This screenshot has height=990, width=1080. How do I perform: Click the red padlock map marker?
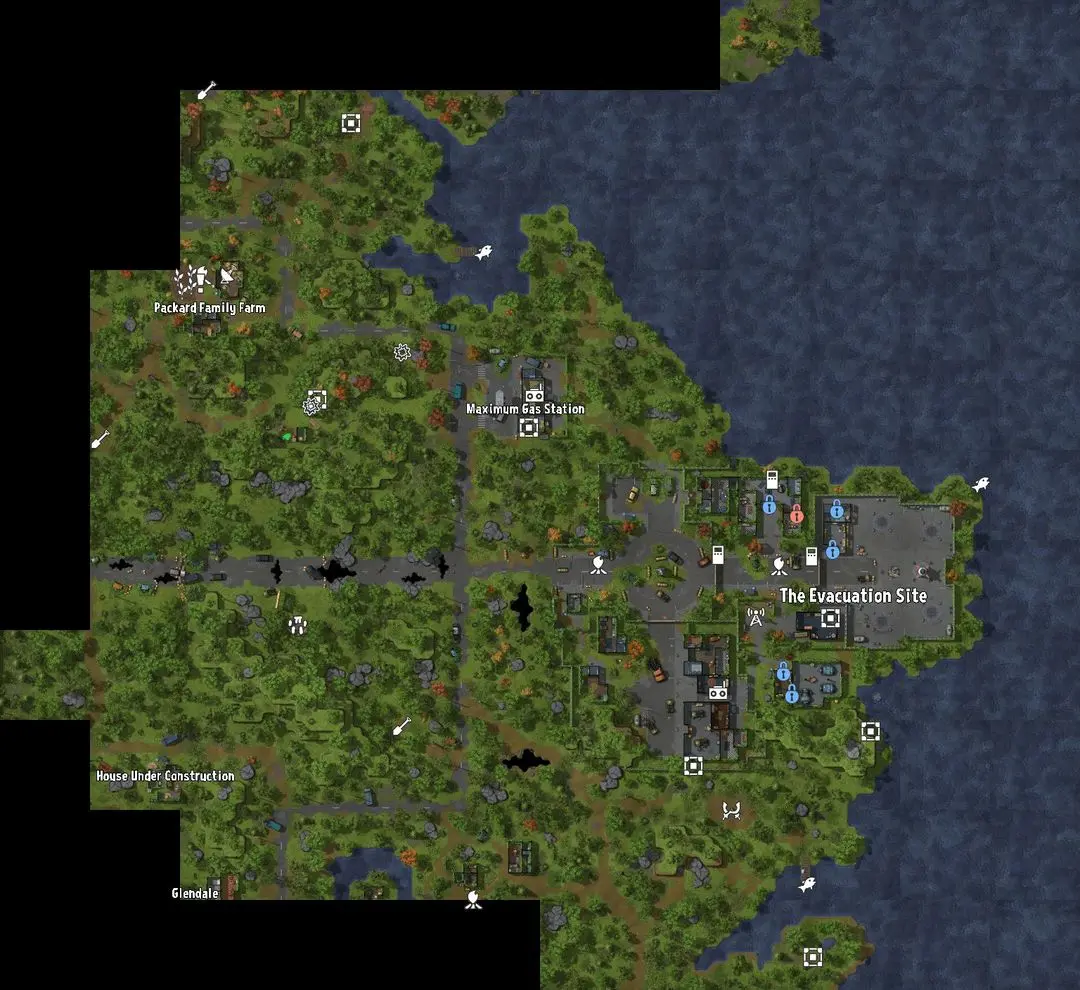click(796, 515)
